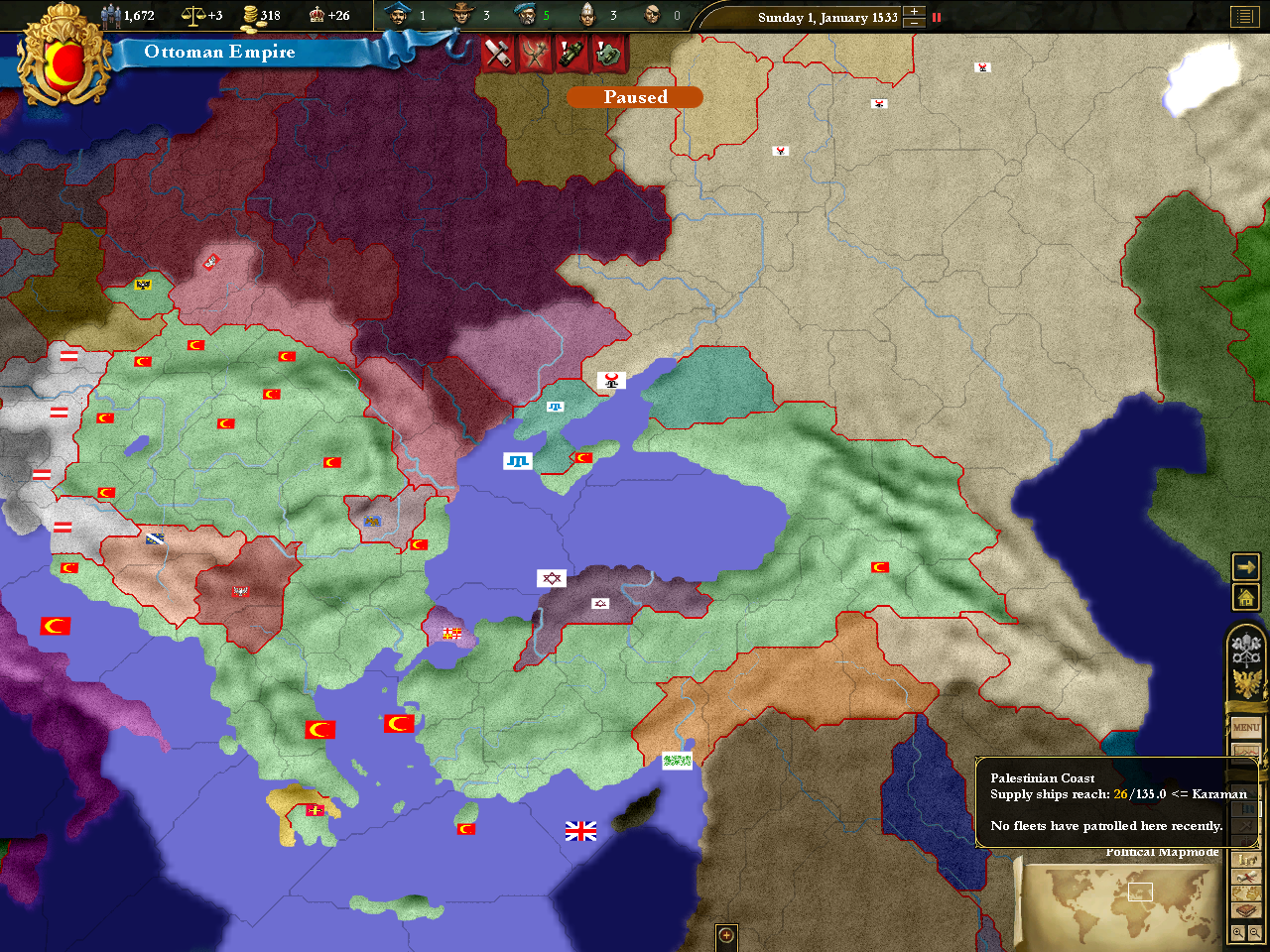Zoom out with the right magnifier button
The image size is (1270, 952).
pos(1254,932)
